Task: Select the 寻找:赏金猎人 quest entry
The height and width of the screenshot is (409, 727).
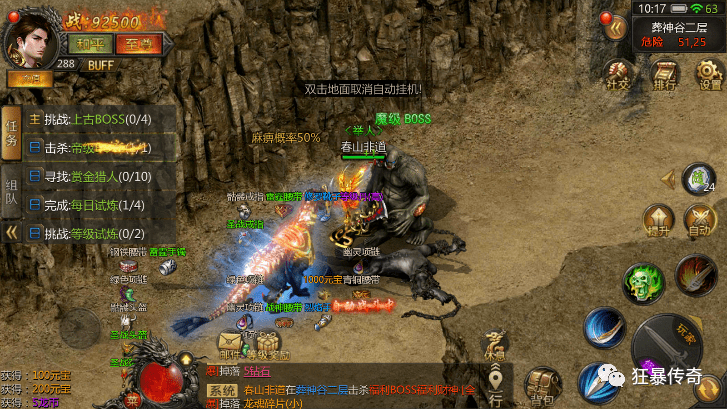Action: coord(97,176)
